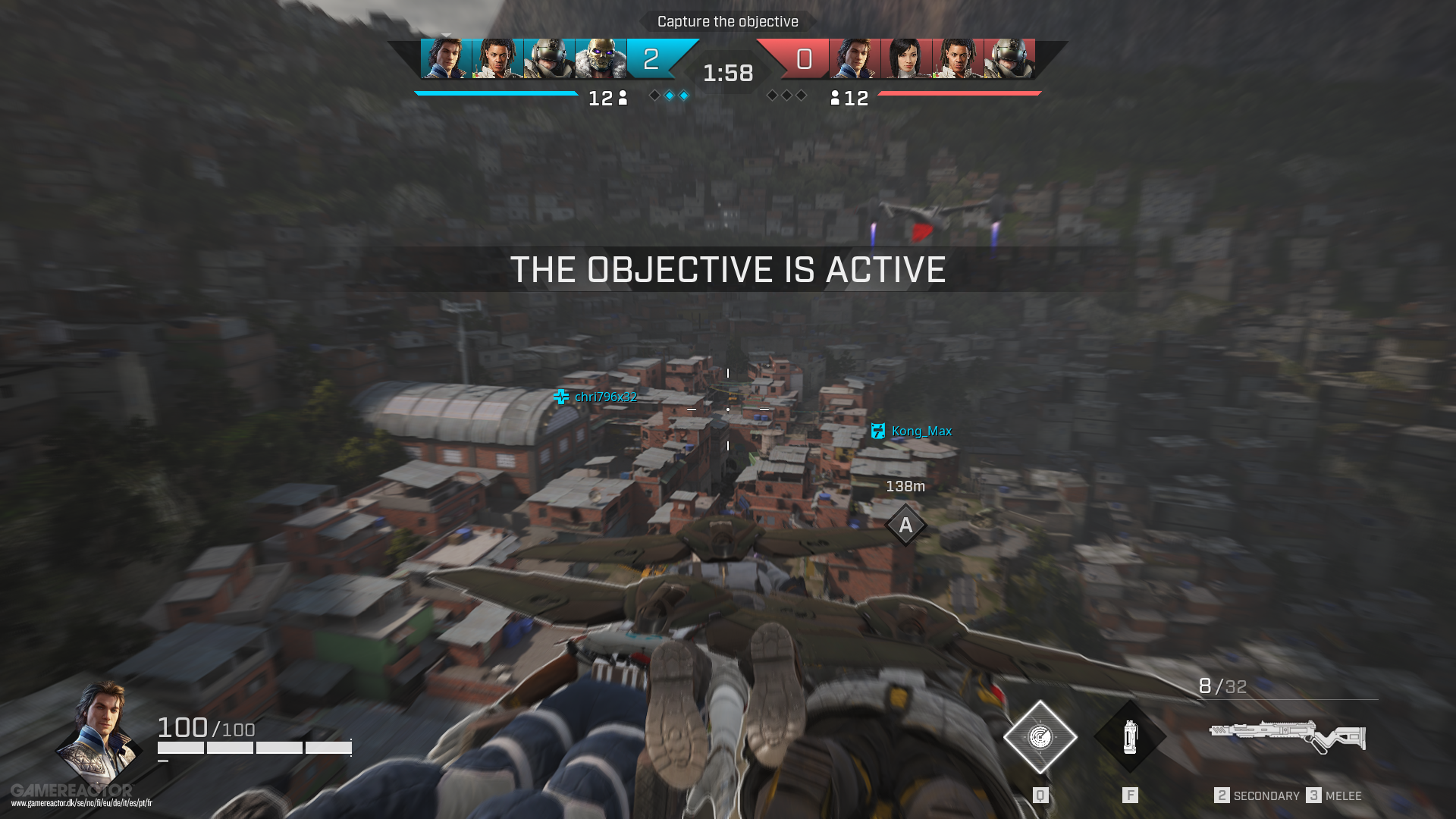Open the Gamereactor watermark link
The image size is (1456, 819).
click(80, 796)
